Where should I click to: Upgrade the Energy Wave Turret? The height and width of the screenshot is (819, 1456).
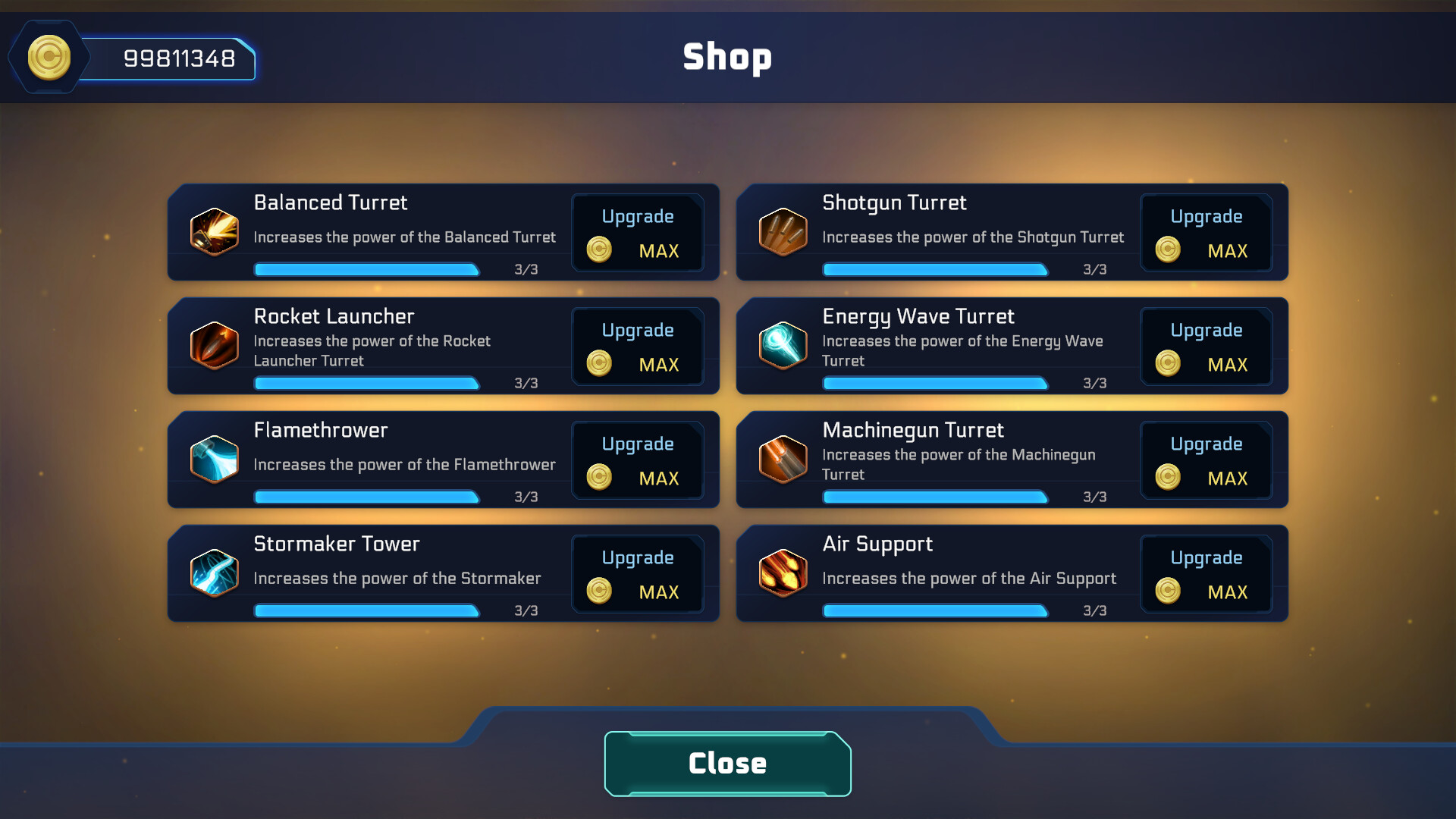pos(1206,346)
